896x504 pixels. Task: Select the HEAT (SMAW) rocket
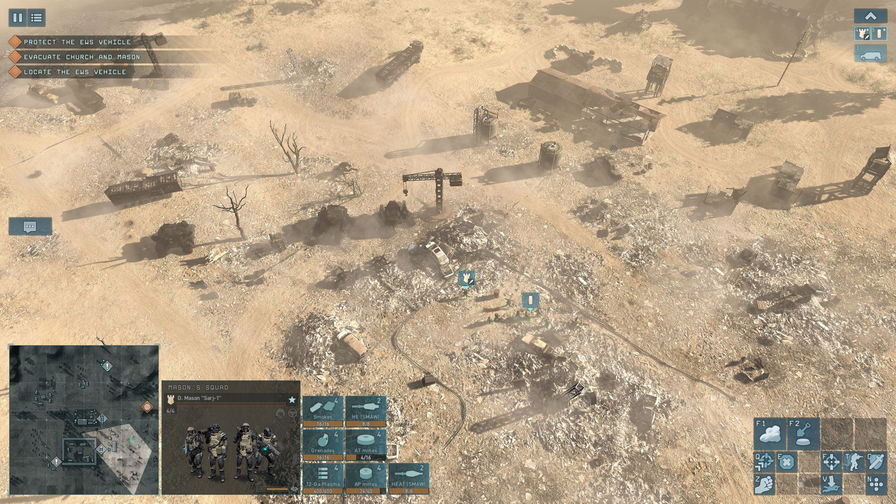coord(408,477)
